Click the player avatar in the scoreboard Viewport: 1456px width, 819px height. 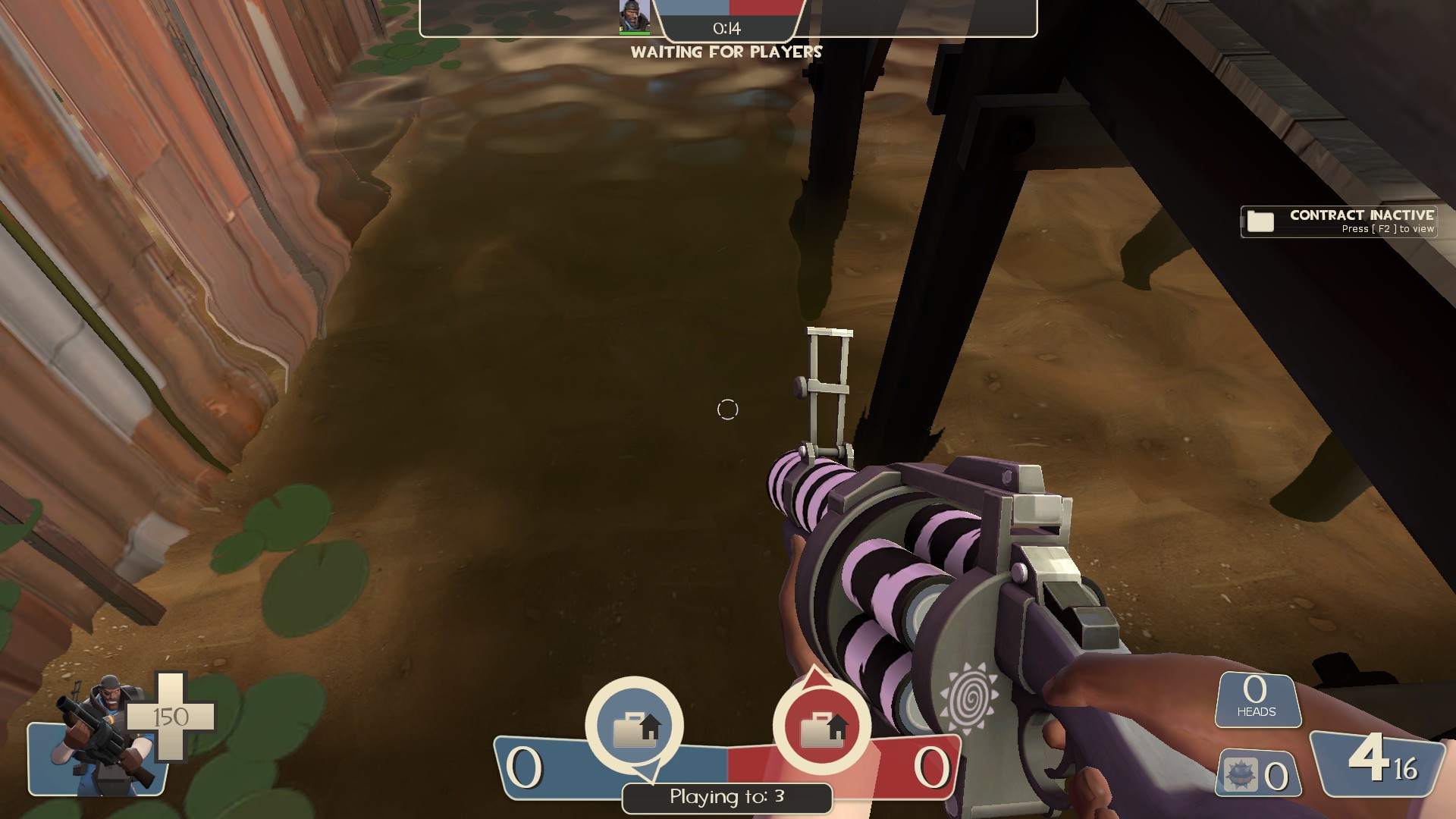(634, 15)
